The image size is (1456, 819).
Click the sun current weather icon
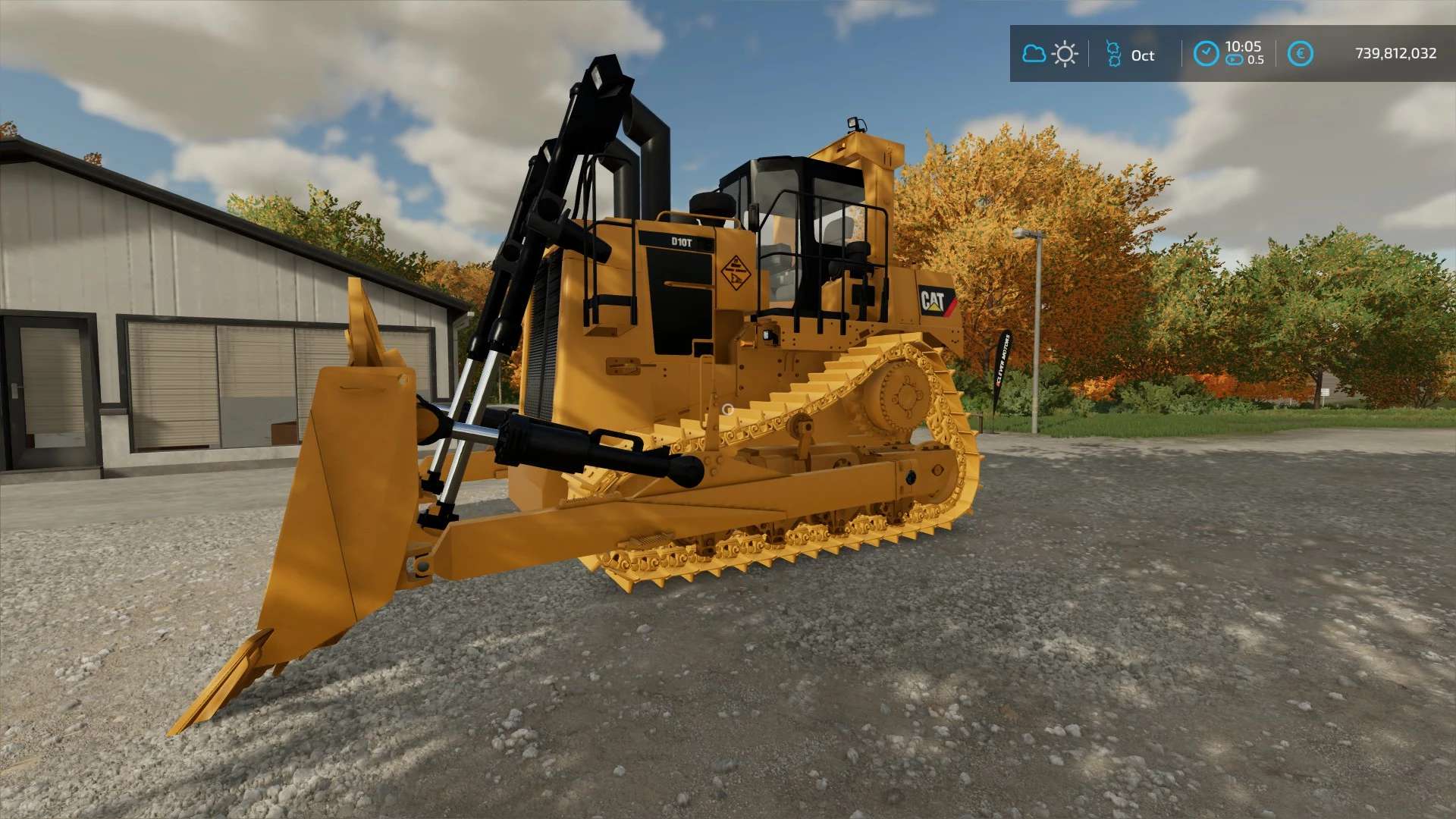tap(1065, 54)
